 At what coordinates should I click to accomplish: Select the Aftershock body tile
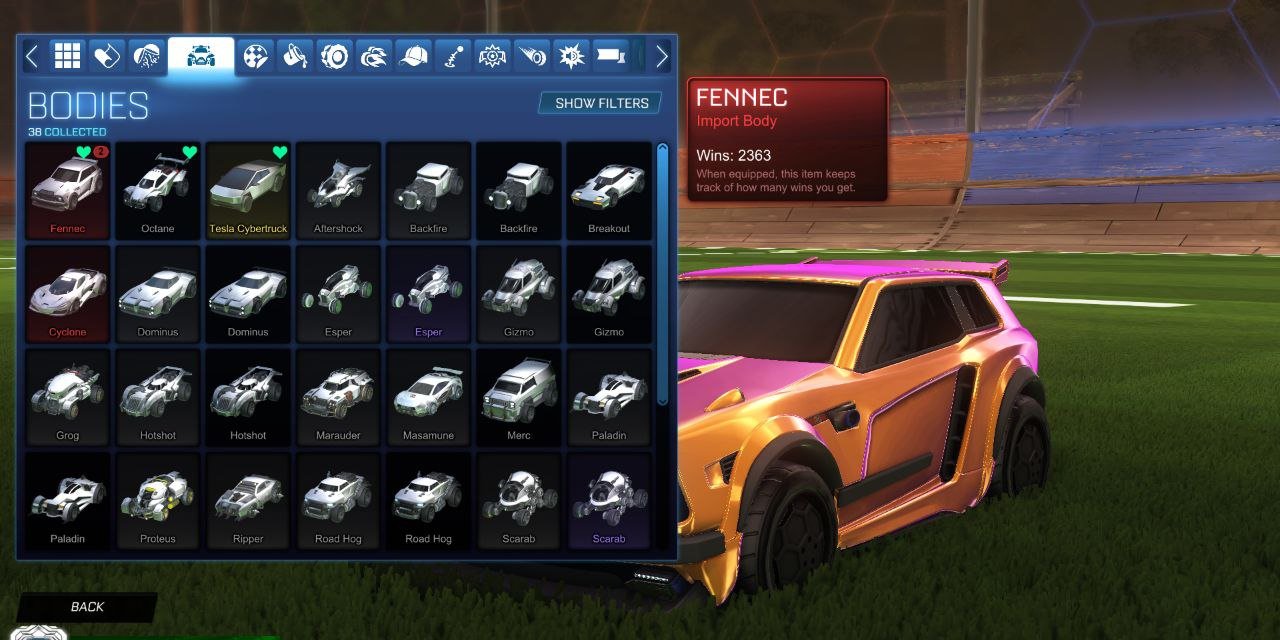pyautogui.click(x=338, y=191)
